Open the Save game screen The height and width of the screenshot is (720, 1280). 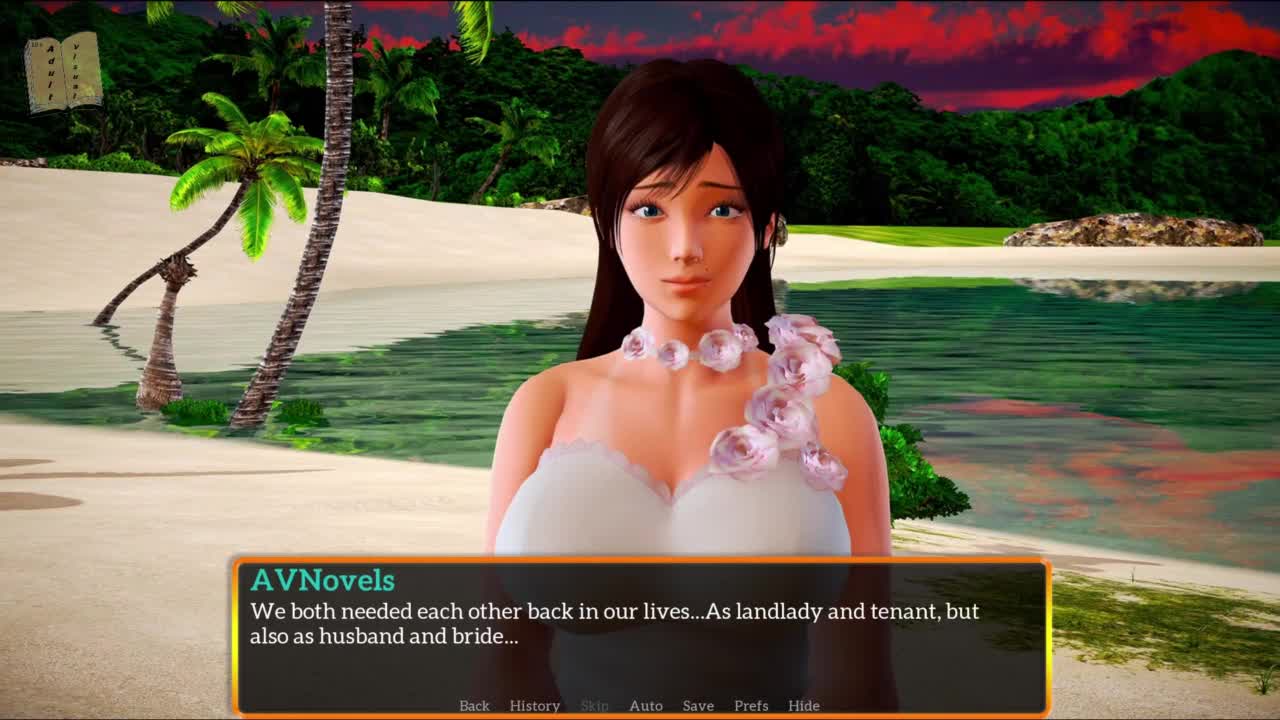(698, 705)
